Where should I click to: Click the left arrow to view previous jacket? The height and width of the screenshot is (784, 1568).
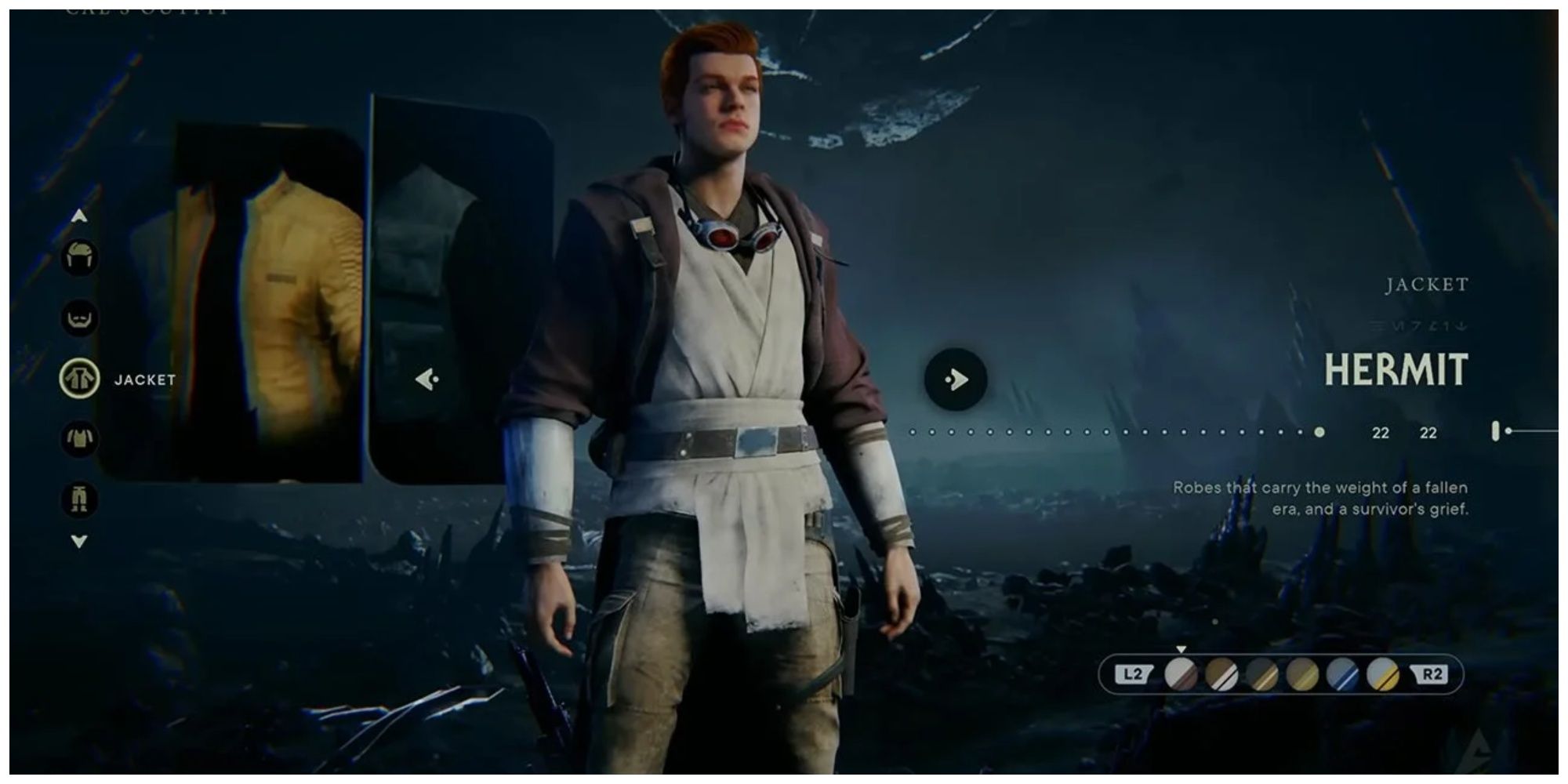coord(427,379)
